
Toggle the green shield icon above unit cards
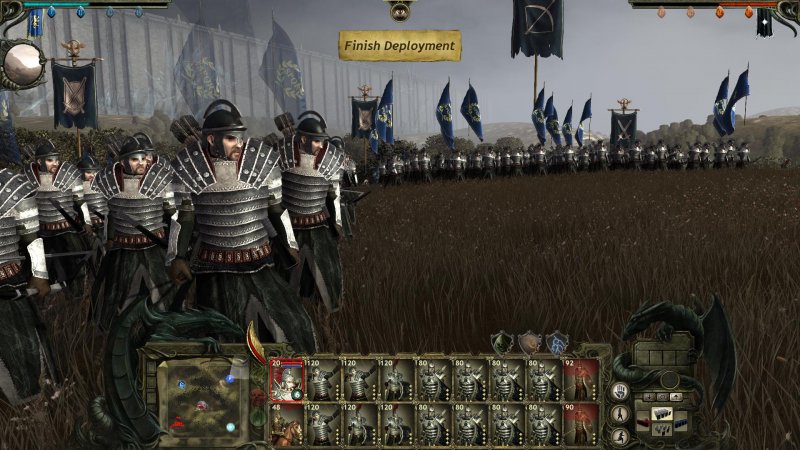coord(502,343)
